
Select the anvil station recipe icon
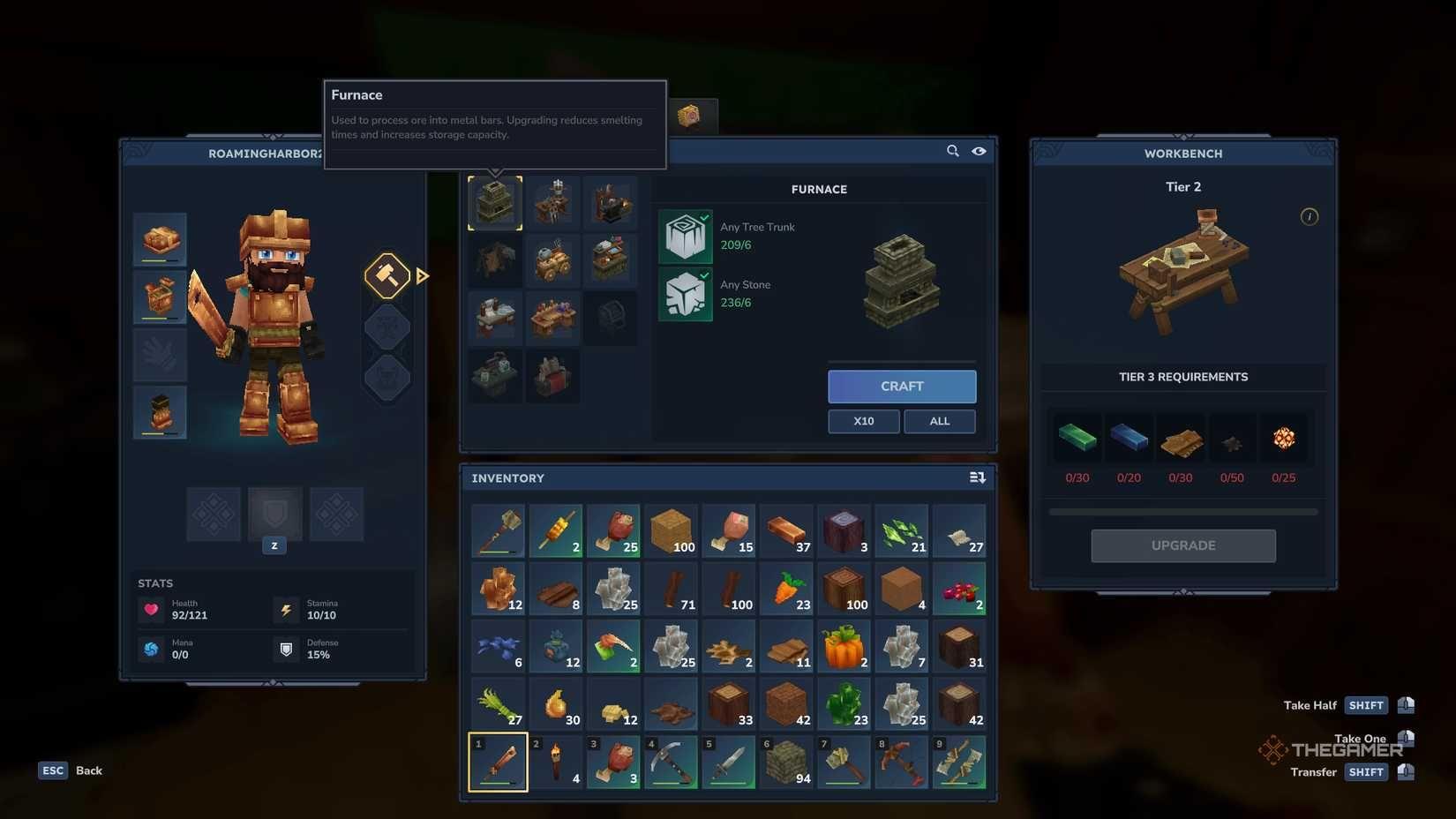tap(612, 202)
